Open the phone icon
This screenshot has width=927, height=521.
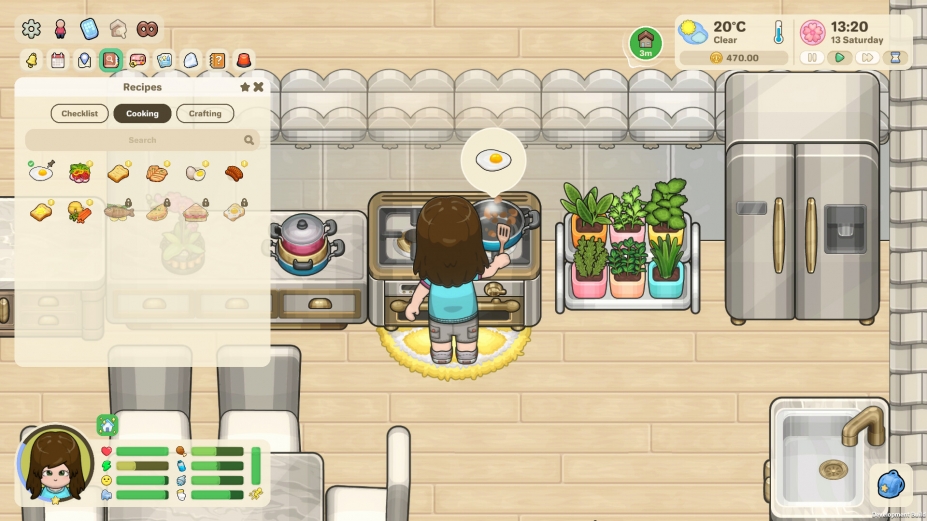point(89,28)
